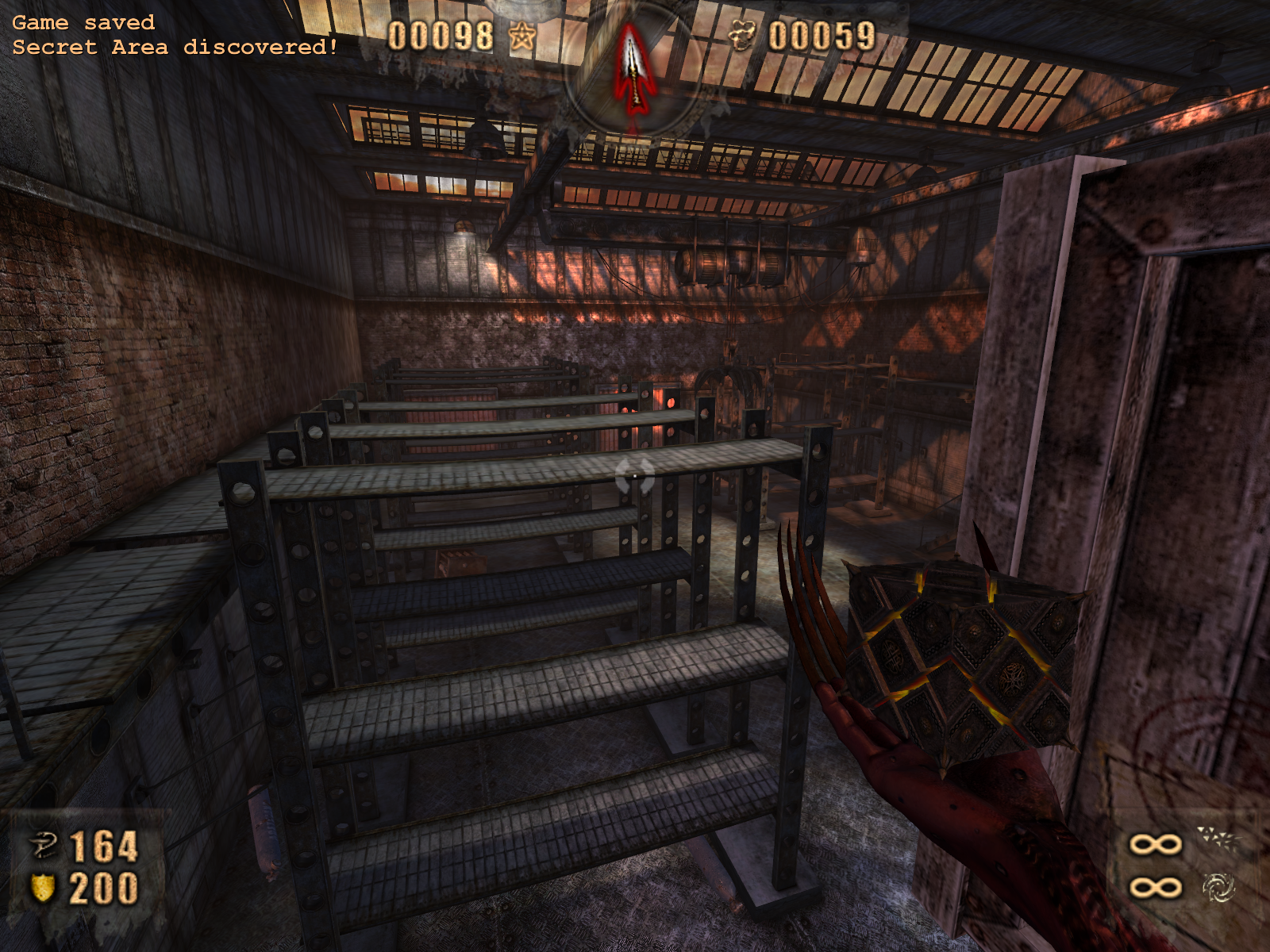The width and height of the screenshot is (1270, 952).
Task: Click the pentagram souls icon
Action: pyautogui.click(x=521, y=36)
